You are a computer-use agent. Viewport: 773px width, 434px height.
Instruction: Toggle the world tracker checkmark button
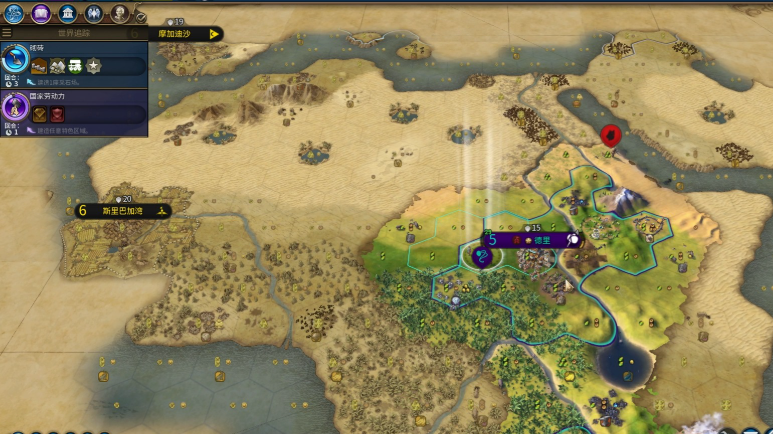[141, 17]
